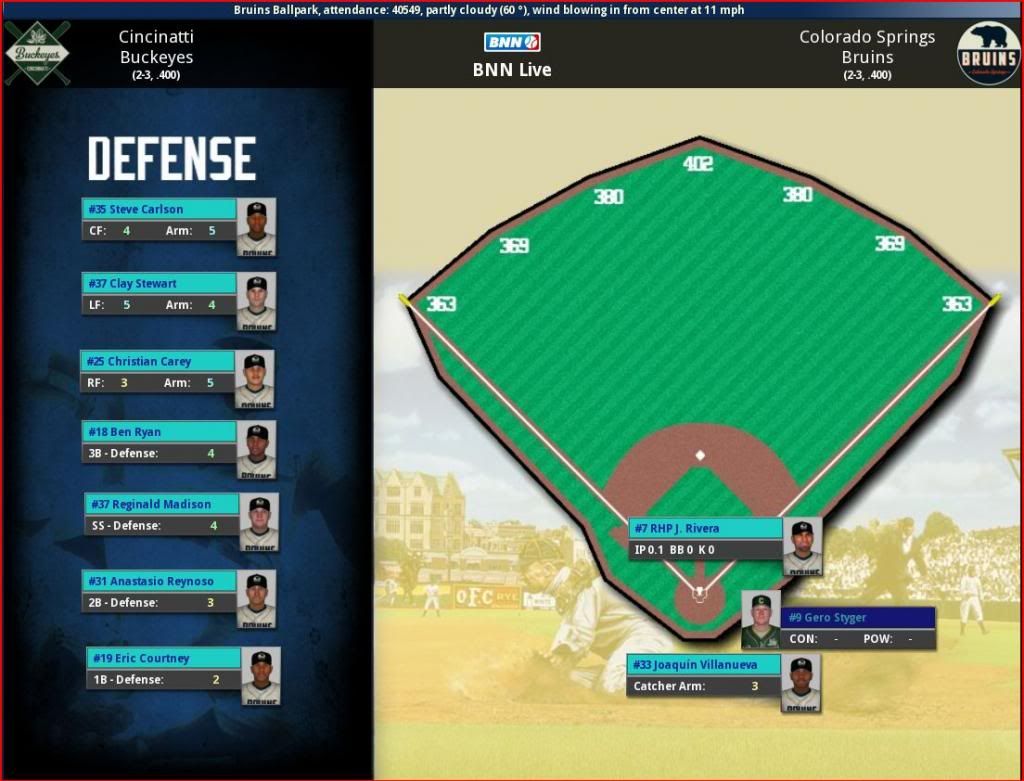Screen dimensions: 1024x781
Task: Click Gero Styger's portrait photo
Action: pyautogui.click(x=761, y=620)
